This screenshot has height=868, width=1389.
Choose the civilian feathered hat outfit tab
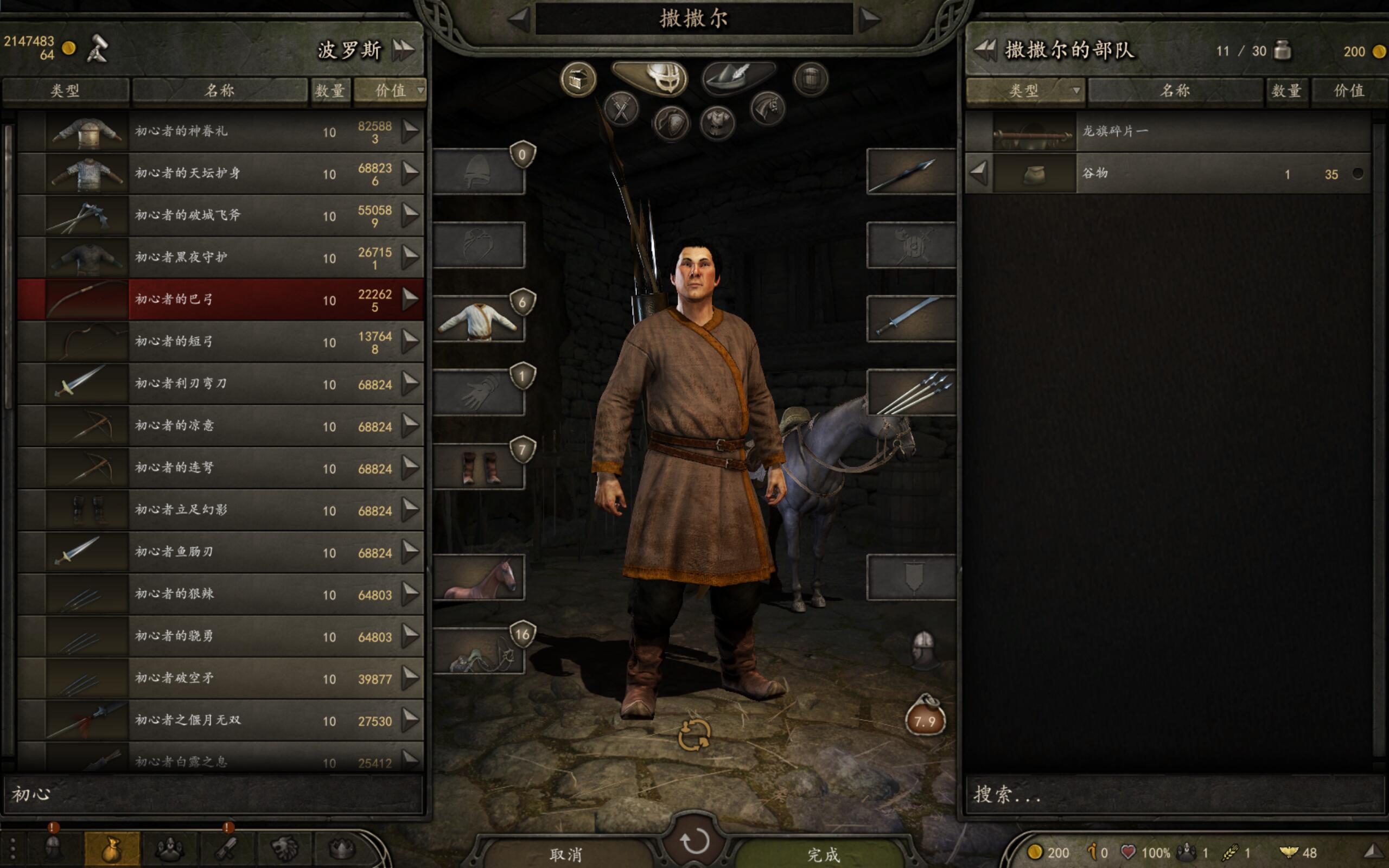click(738, 78)
